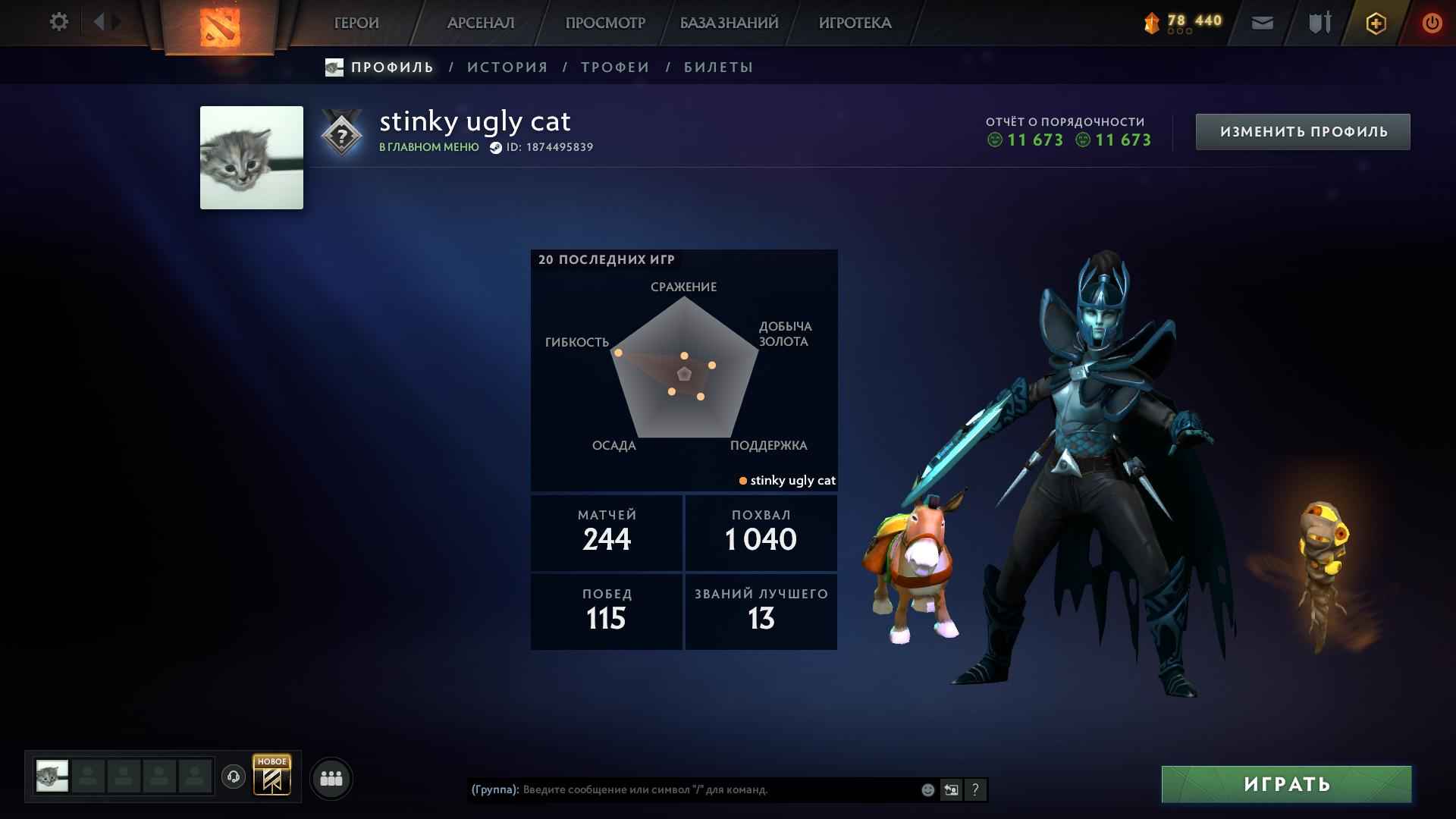This screenshot has width=1456, height=819.
Task: Click the Dota 2 logo emblem
Action: [219, 27]
